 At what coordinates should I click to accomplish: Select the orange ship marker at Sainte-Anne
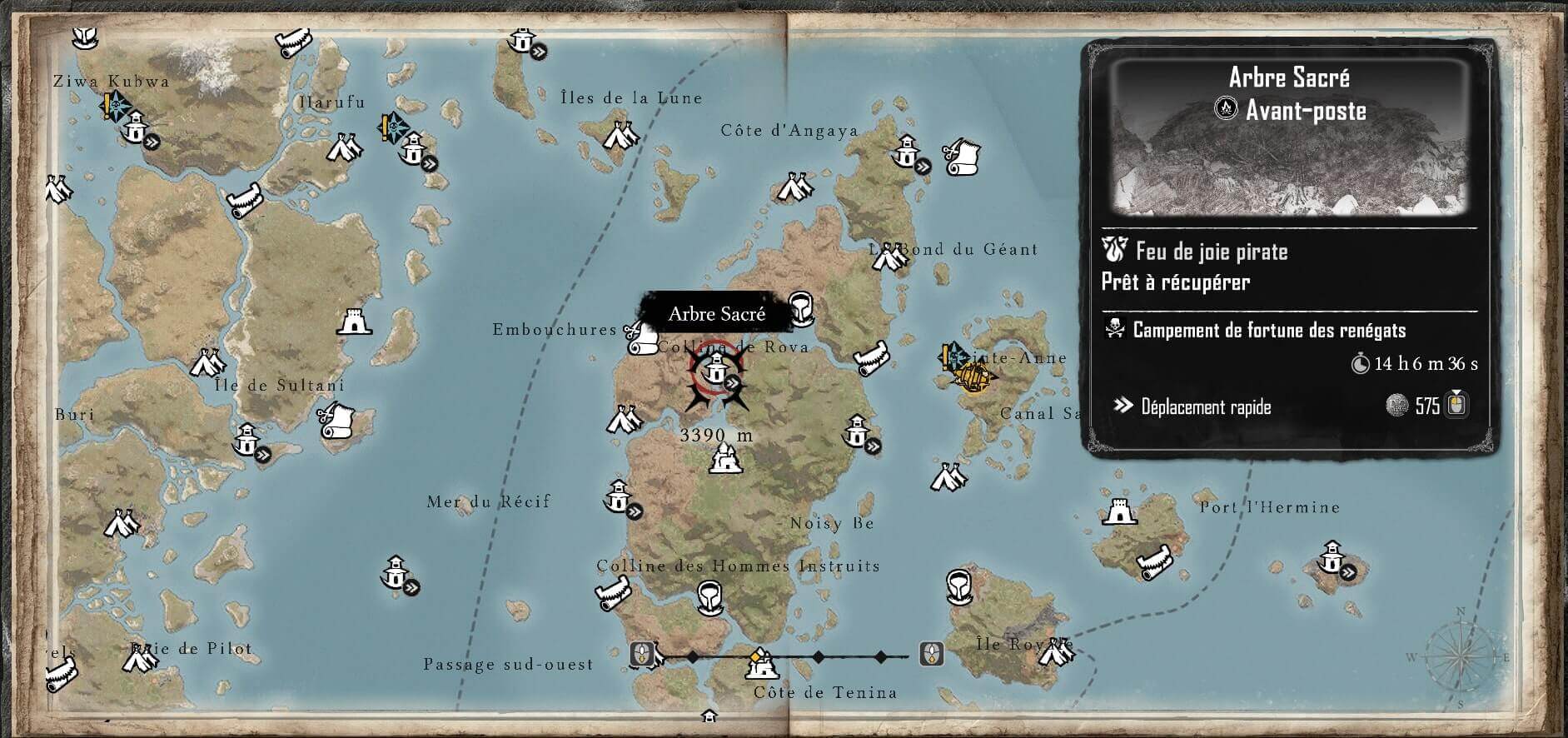point(974,378)
